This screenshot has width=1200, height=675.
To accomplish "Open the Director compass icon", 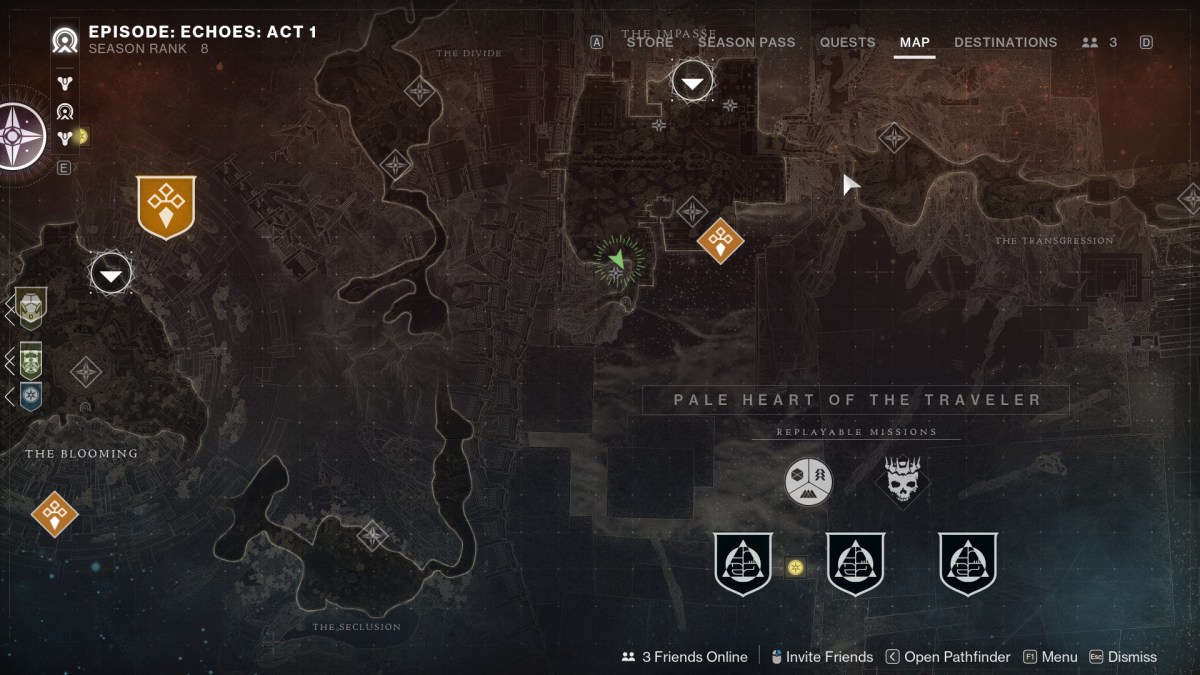I will (19, 136).
